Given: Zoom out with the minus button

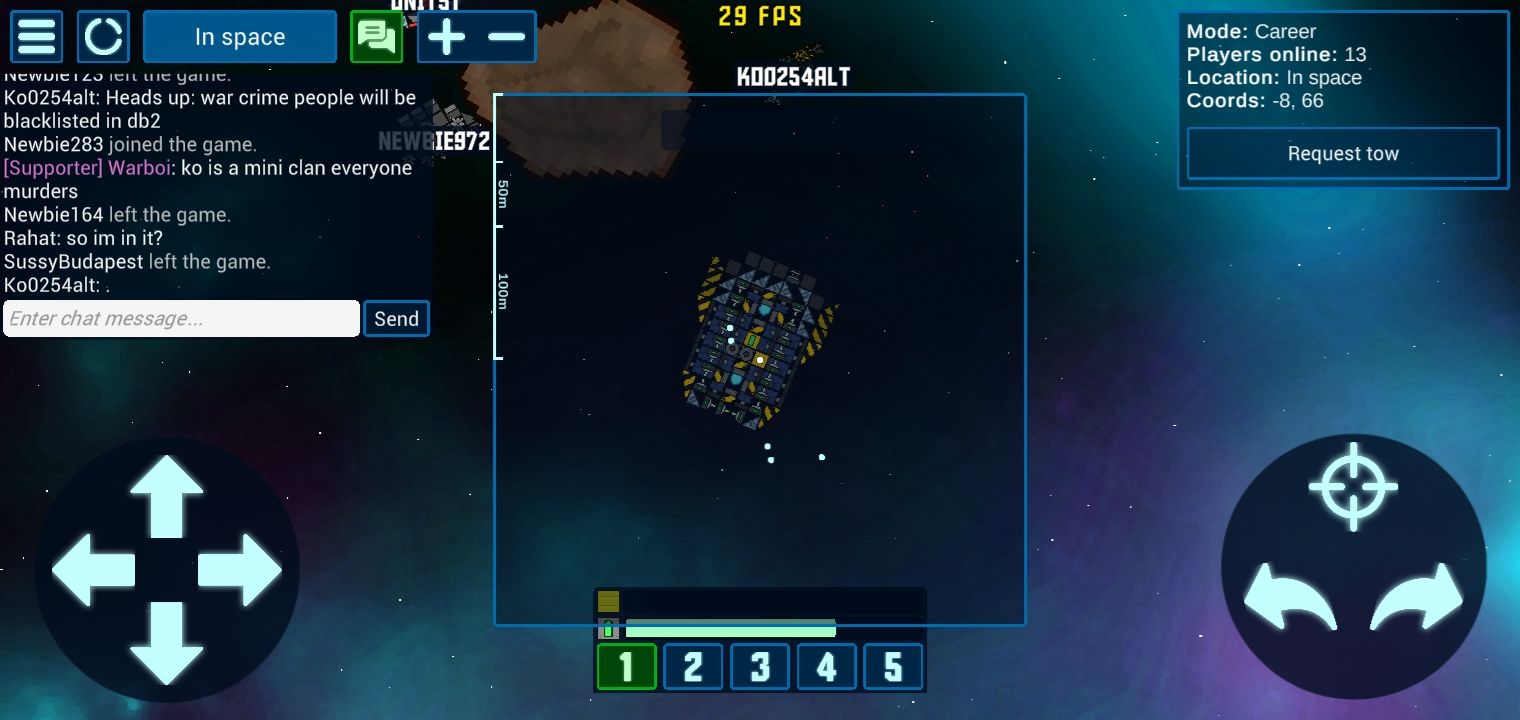Looking at the screenshot, I should tap(507, 37).
